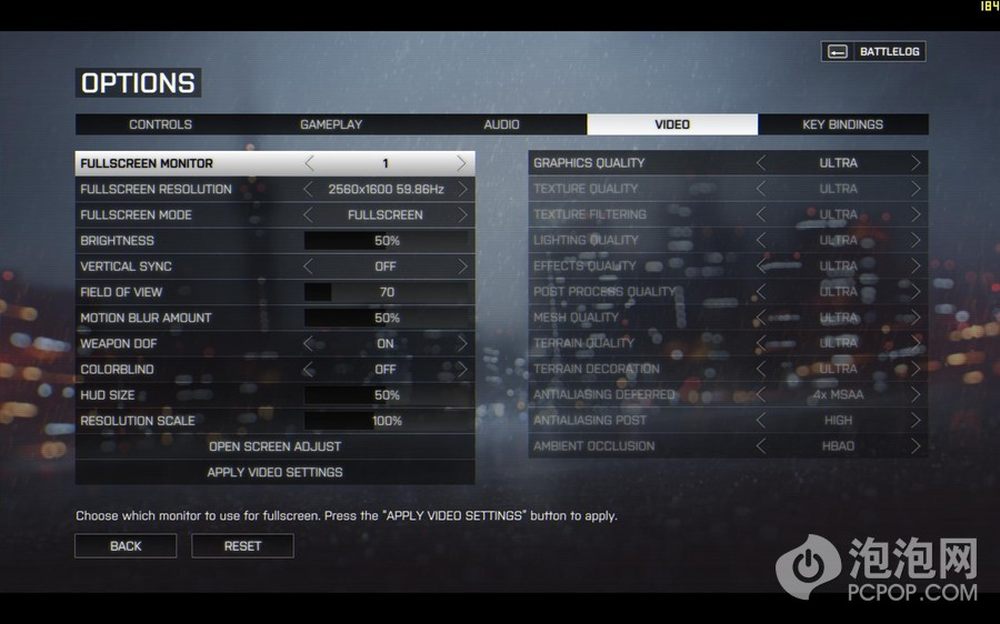Open the Gameplay tab
Screen dimensions: 1000x624
[331, 125]
